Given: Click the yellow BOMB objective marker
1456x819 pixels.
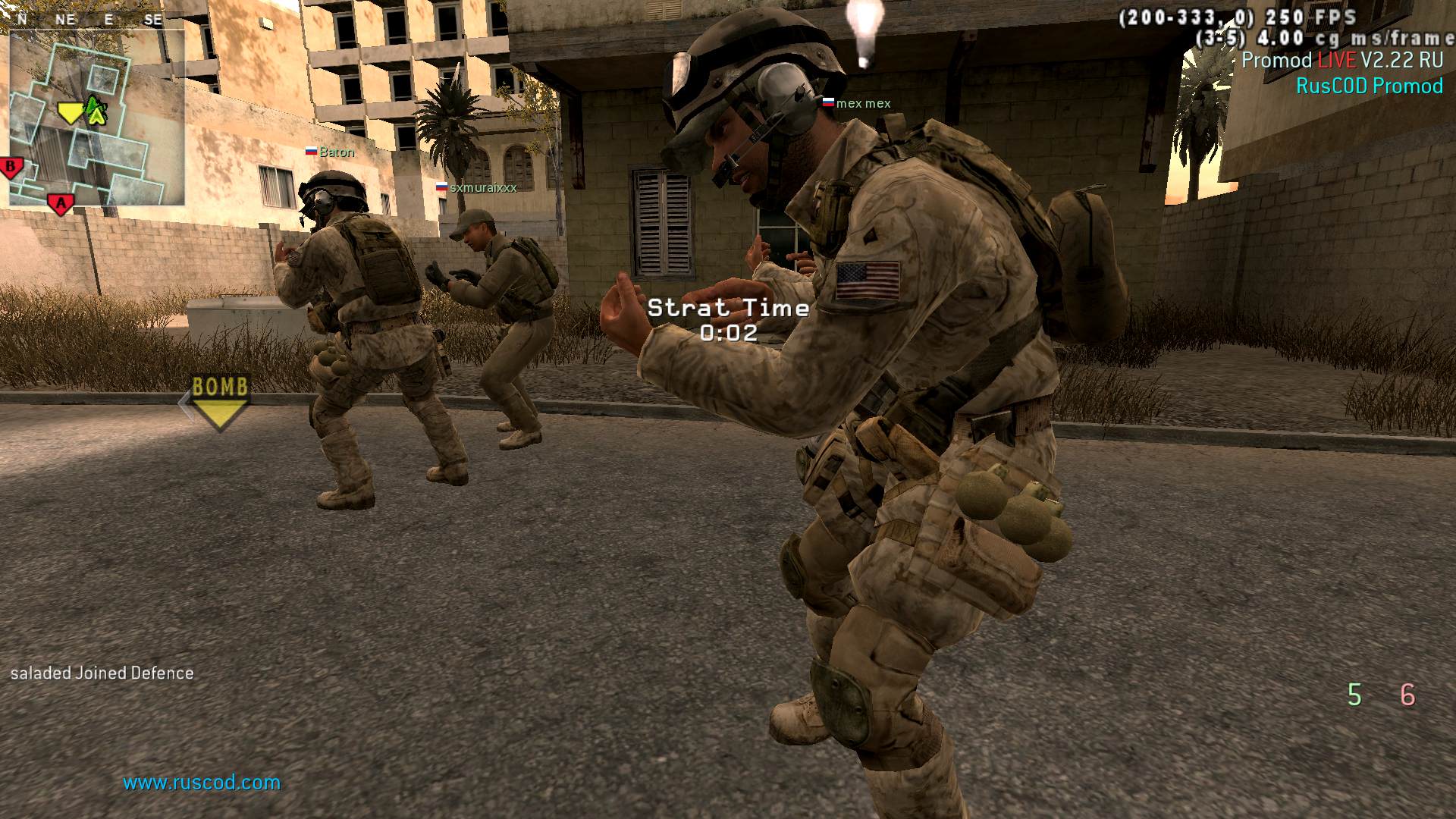Looking at the screenshot, I should pos(220,402).
